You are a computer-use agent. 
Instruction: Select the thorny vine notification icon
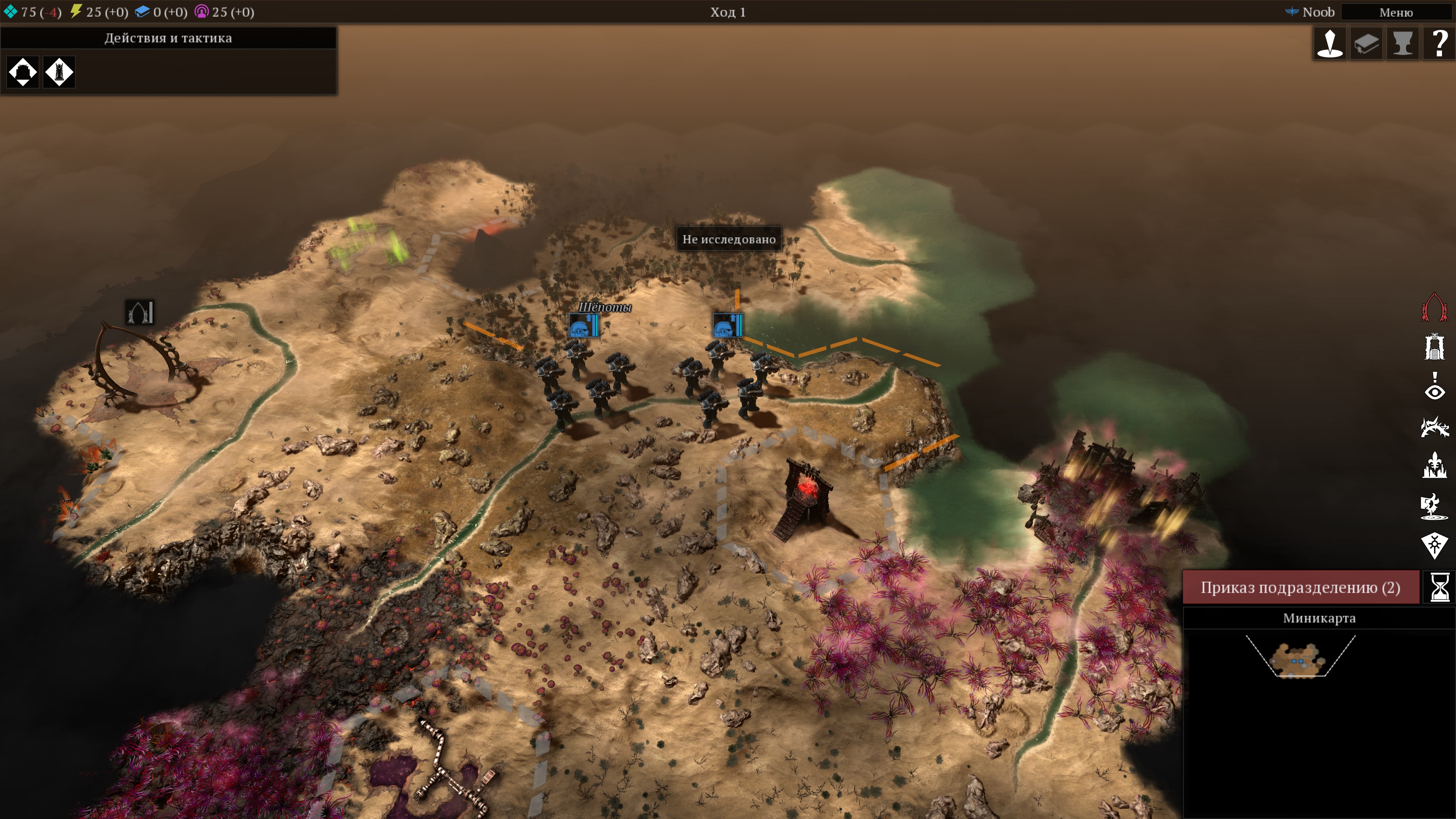[x=1434, y=426]
